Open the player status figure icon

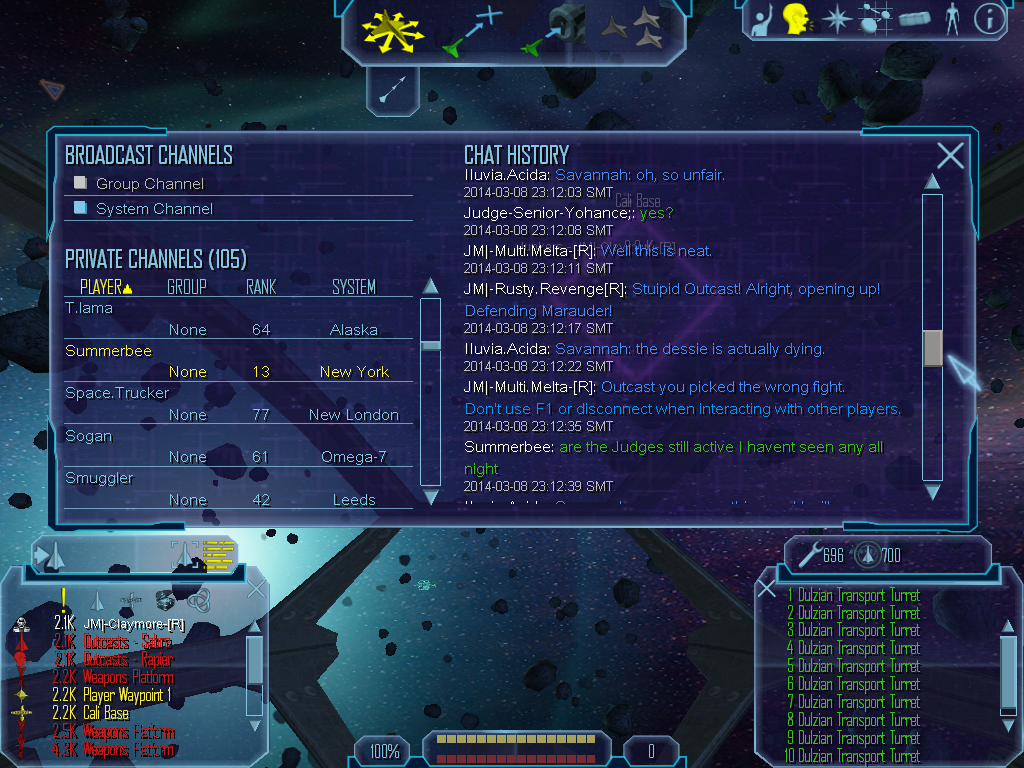pos(952,19)
